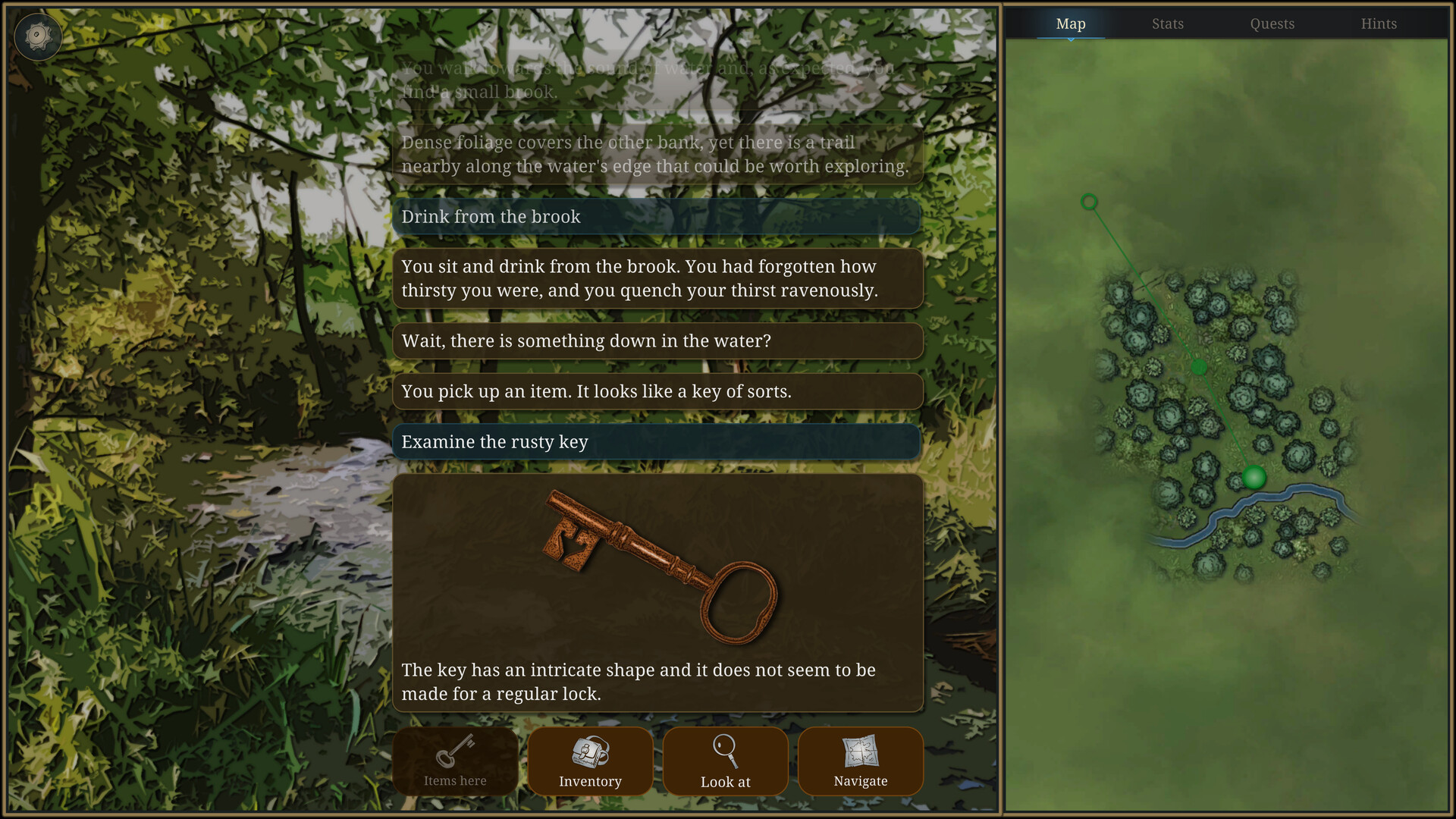Click the hollow circle trail start marker
The image size is (1456, 819).
(x=1088, y=201)
